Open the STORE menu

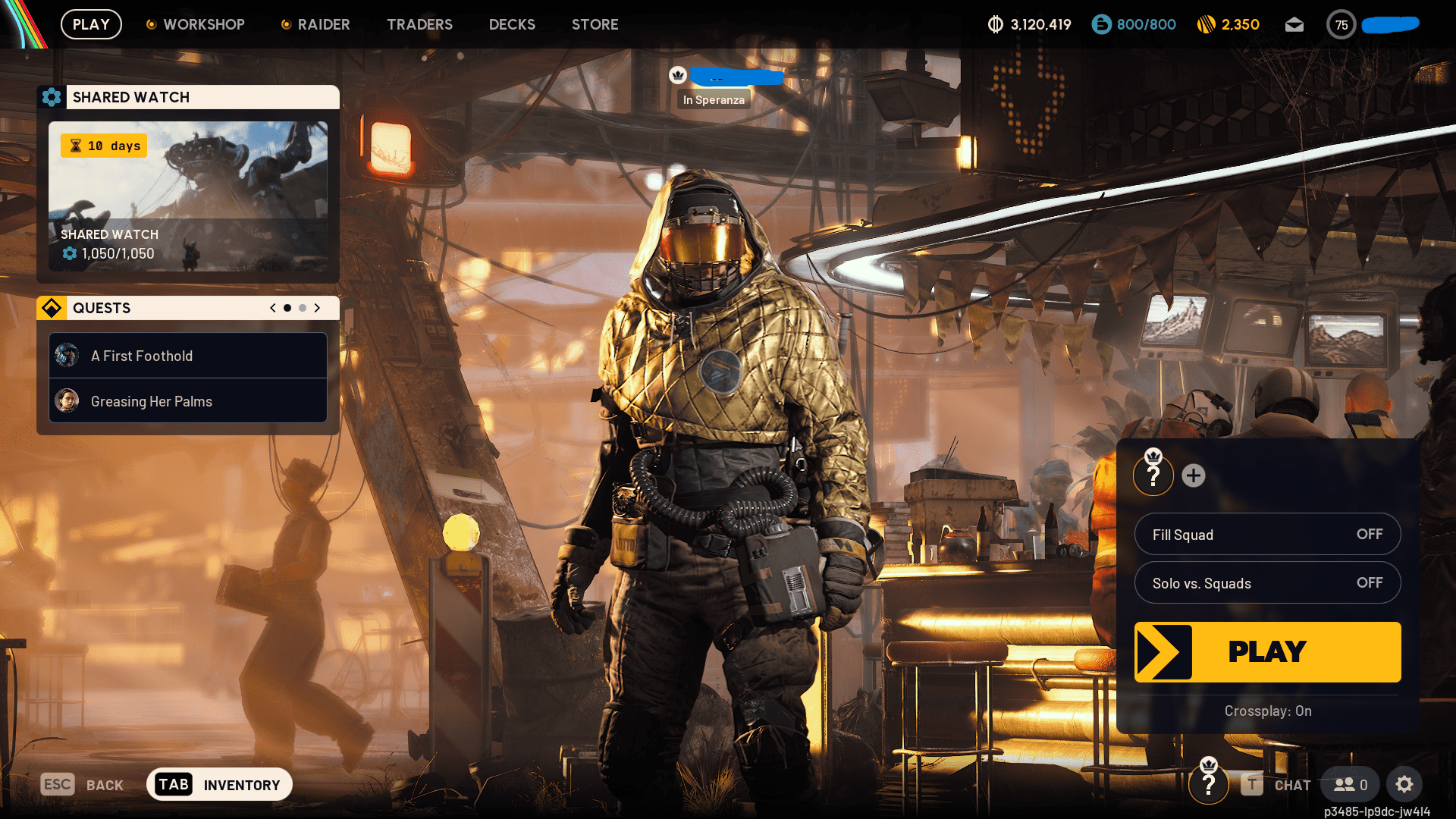click(595, 24)
